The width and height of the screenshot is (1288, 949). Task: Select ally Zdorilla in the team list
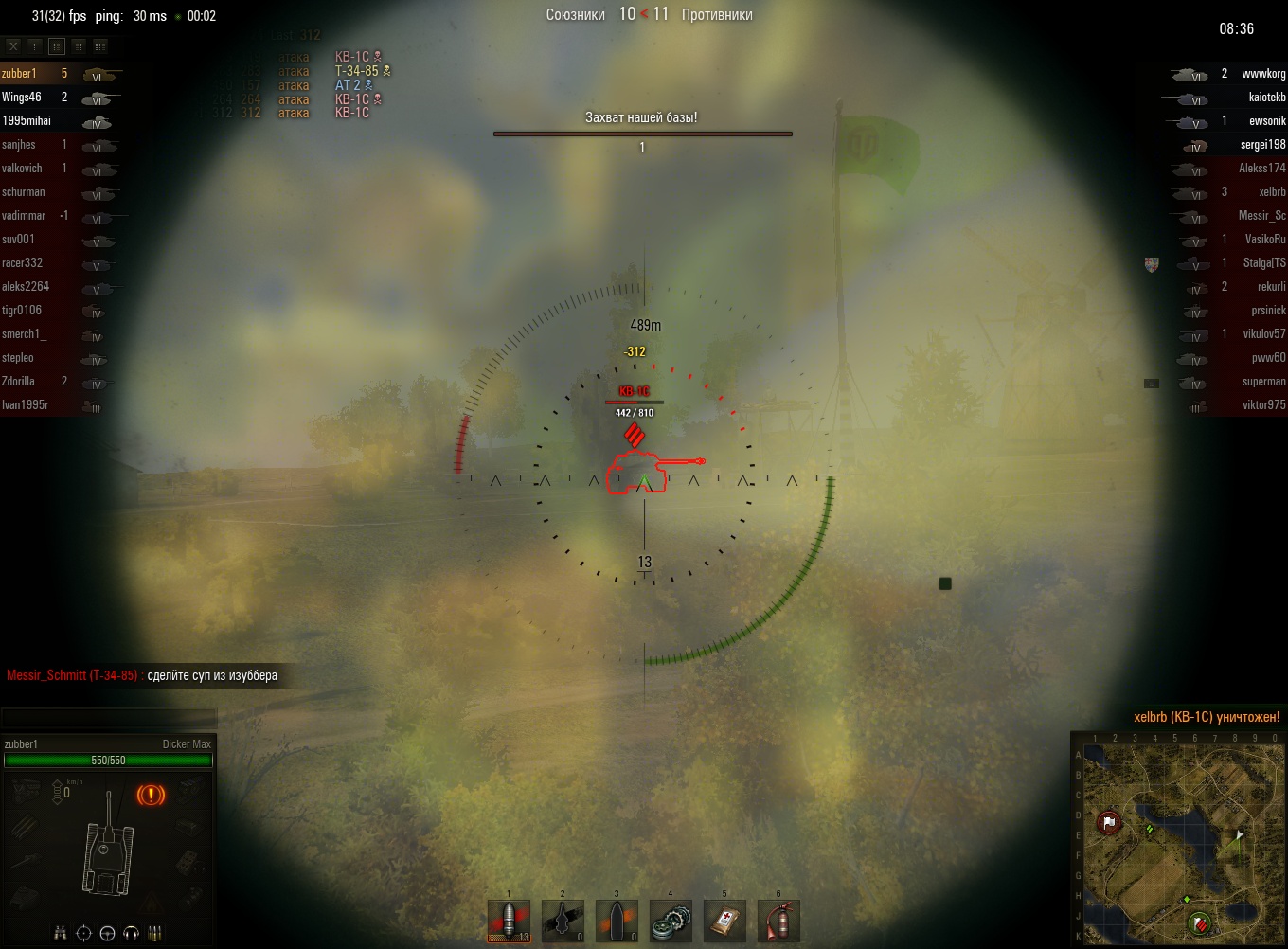point(19,382)
